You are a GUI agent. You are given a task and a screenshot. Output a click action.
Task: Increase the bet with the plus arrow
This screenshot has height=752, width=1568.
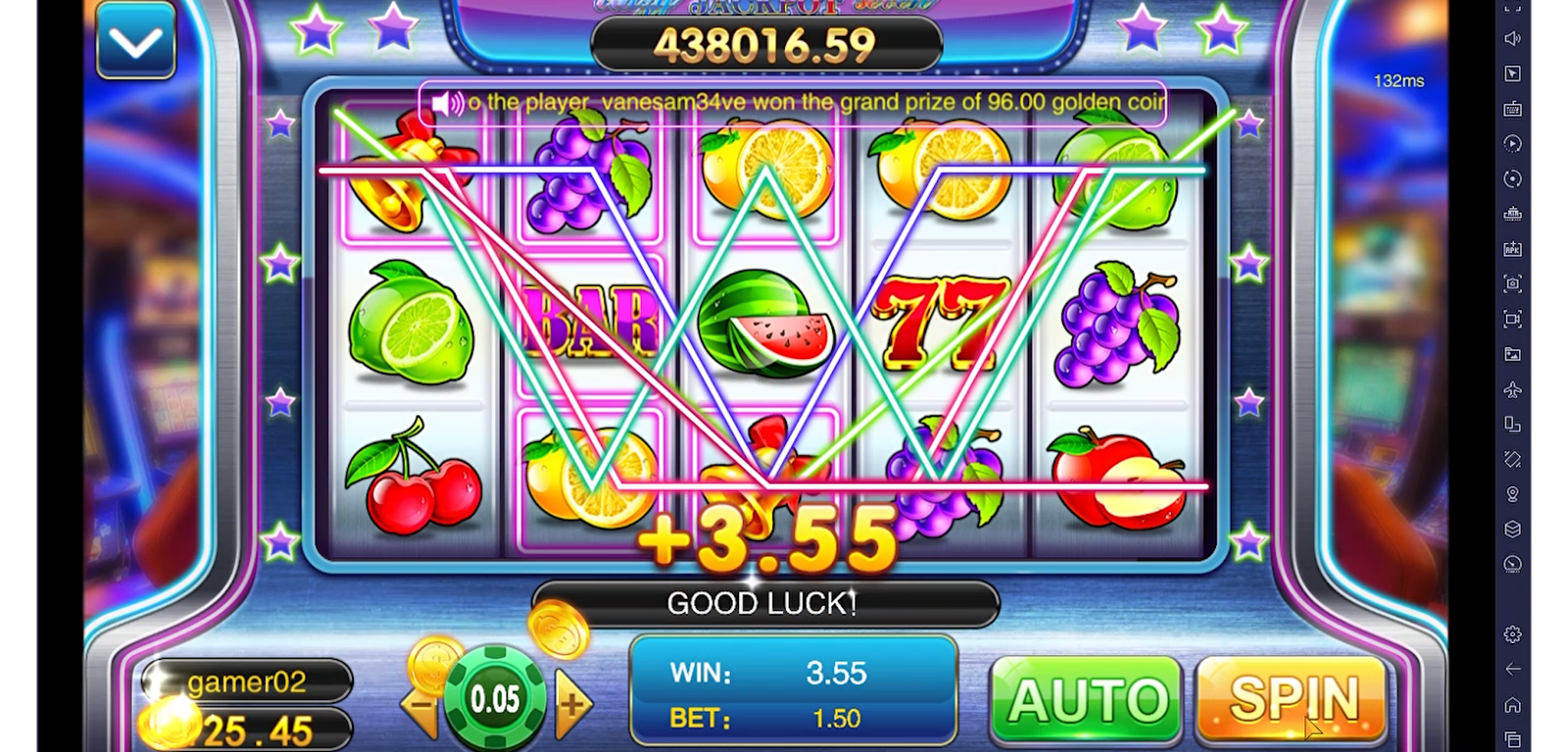573,703
